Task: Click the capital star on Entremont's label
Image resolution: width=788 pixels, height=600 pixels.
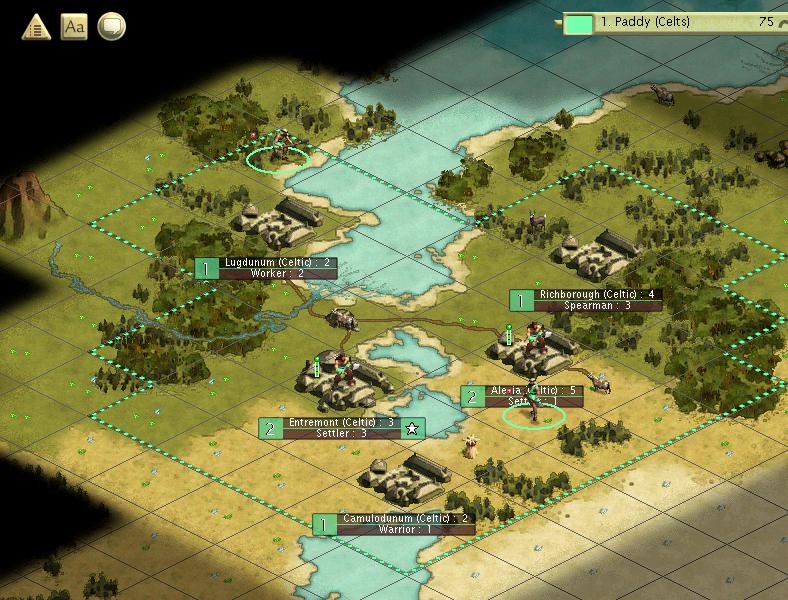Action: click(x=412, y=428)
